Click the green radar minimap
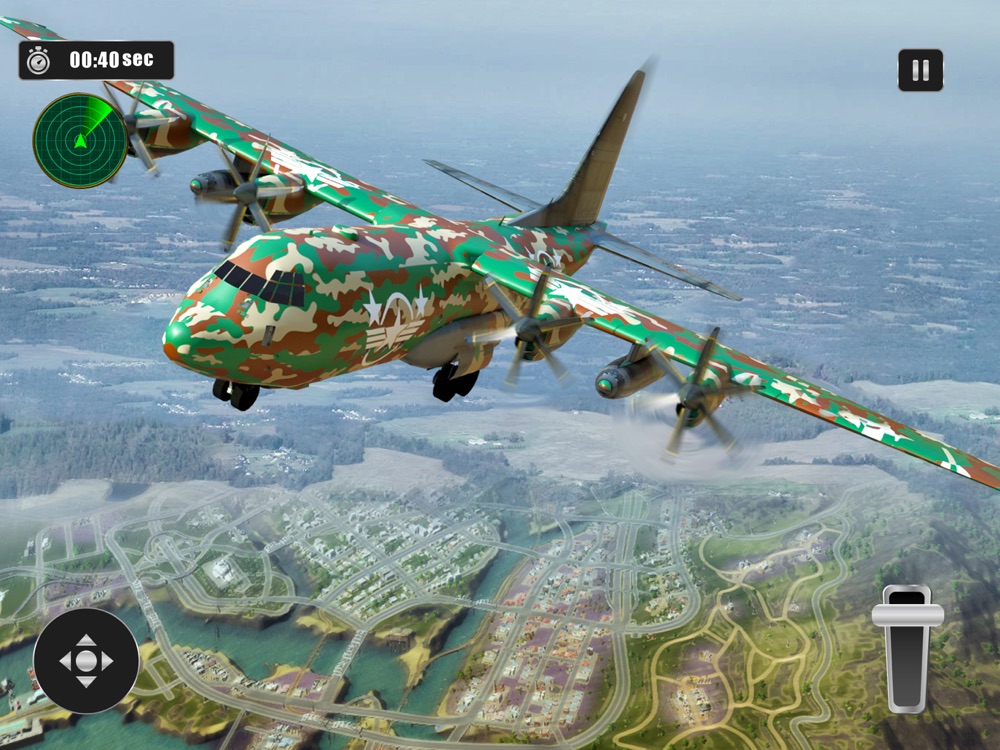This screenshot has width=1000, height=750. coord(80,140)
